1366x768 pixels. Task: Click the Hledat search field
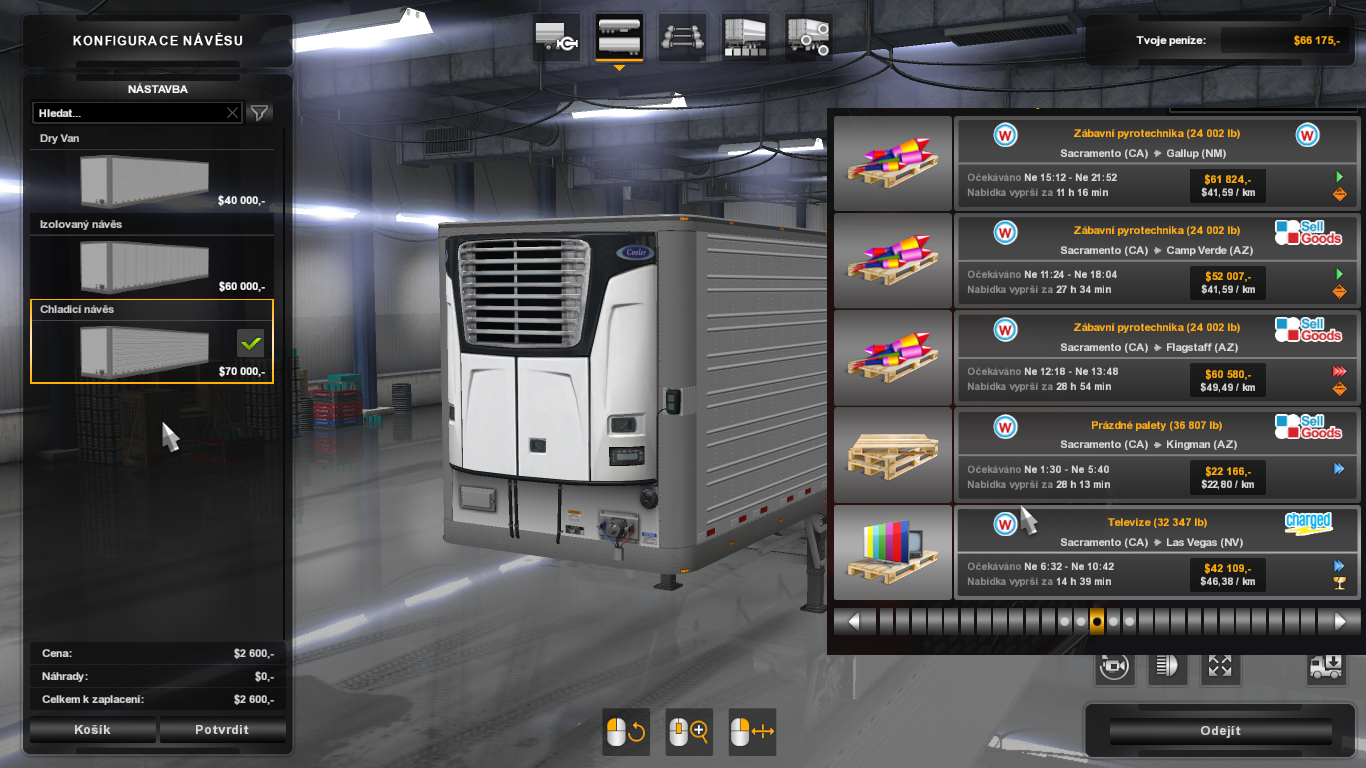coord(128,113)
